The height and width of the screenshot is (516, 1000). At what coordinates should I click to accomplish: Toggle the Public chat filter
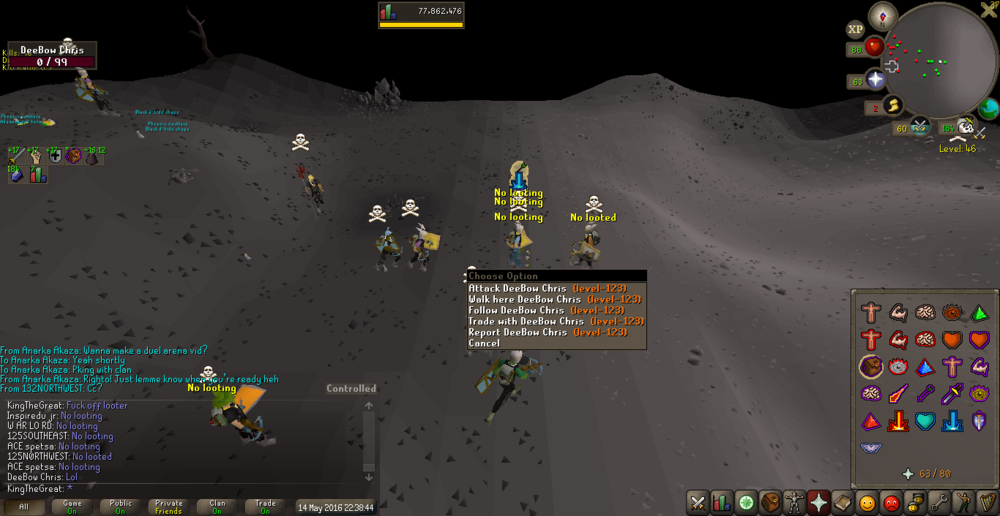(x=120, y=507)
